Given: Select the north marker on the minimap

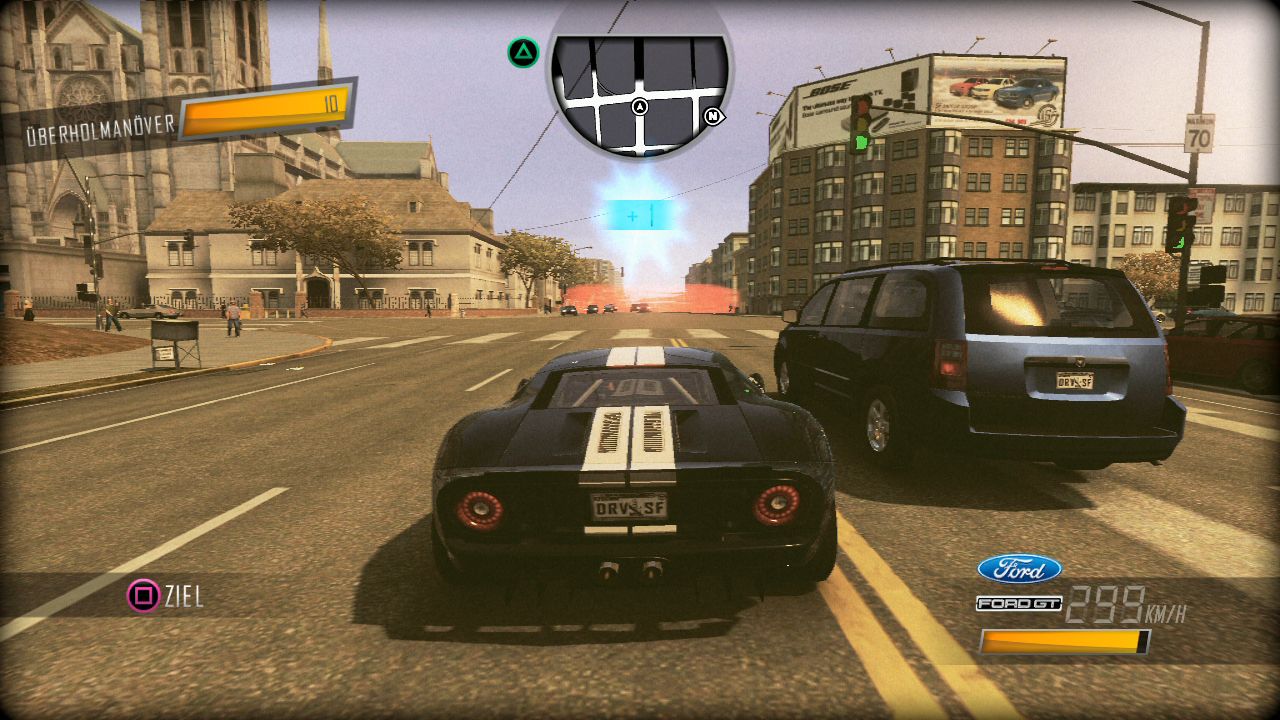Looking at the screenshot, I should point(713,116).
